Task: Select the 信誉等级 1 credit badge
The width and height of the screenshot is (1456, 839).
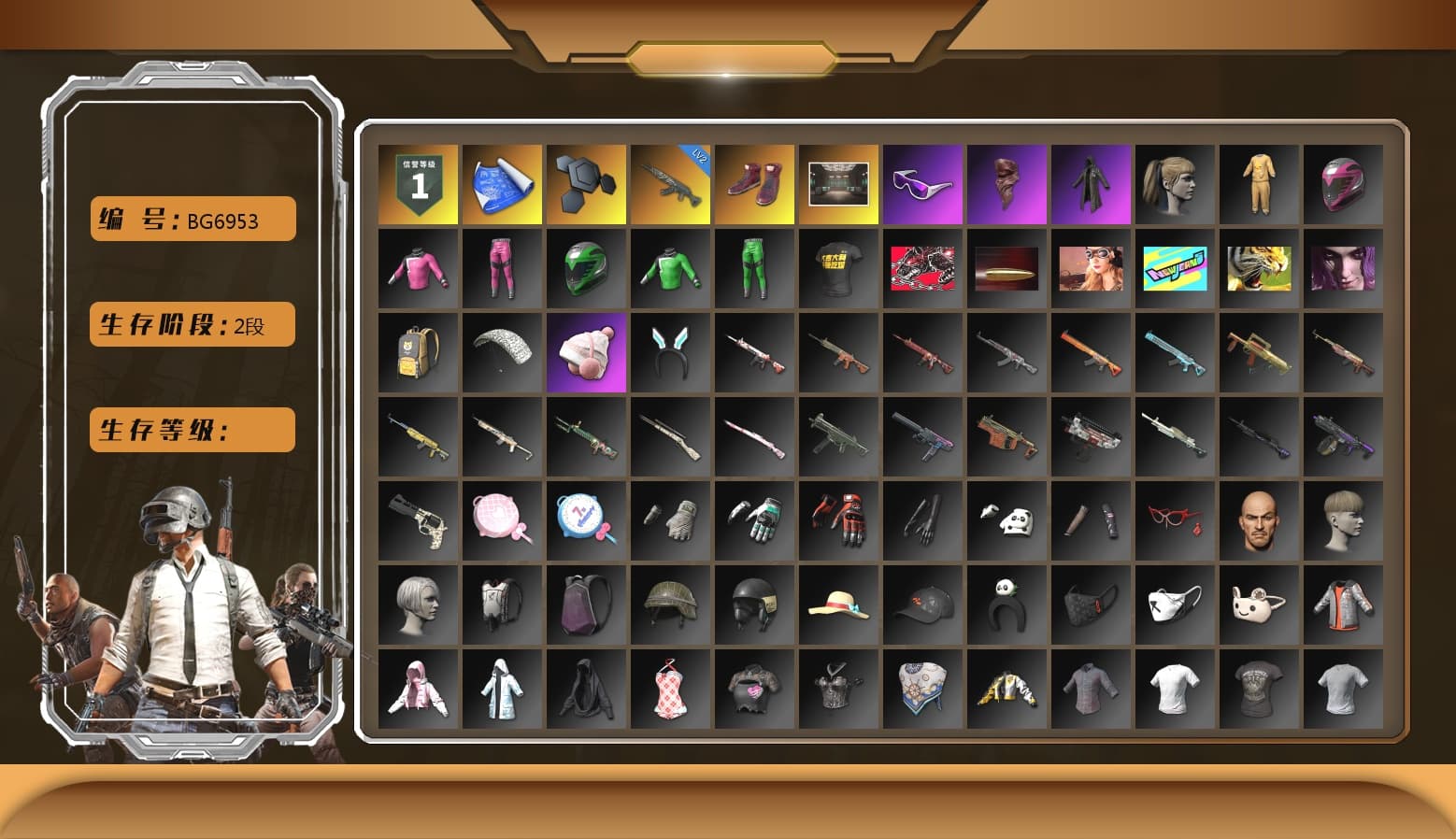Action: 418,183
